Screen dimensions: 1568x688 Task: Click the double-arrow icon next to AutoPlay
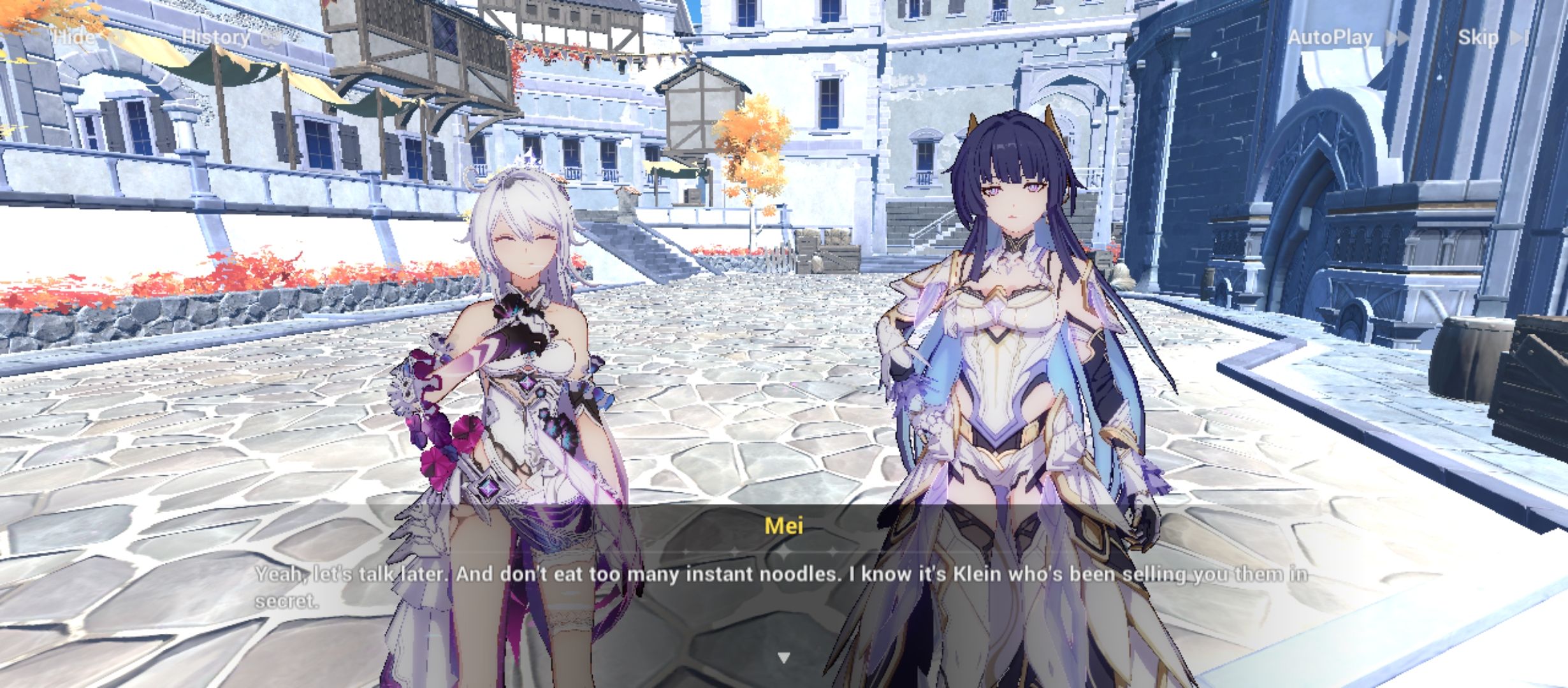click(x=1396, y=37)
